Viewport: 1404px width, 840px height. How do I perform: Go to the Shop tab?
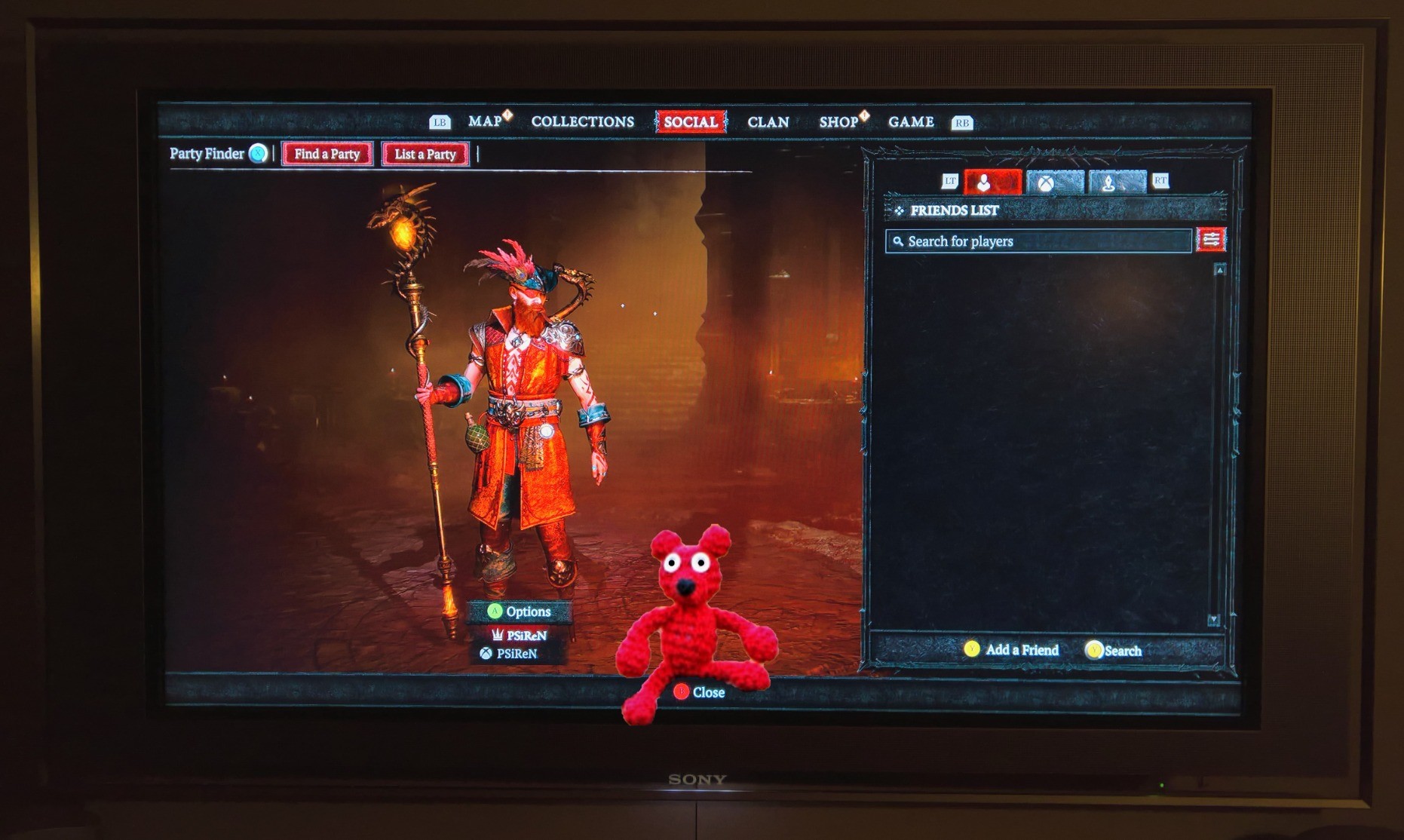[838, 122]
